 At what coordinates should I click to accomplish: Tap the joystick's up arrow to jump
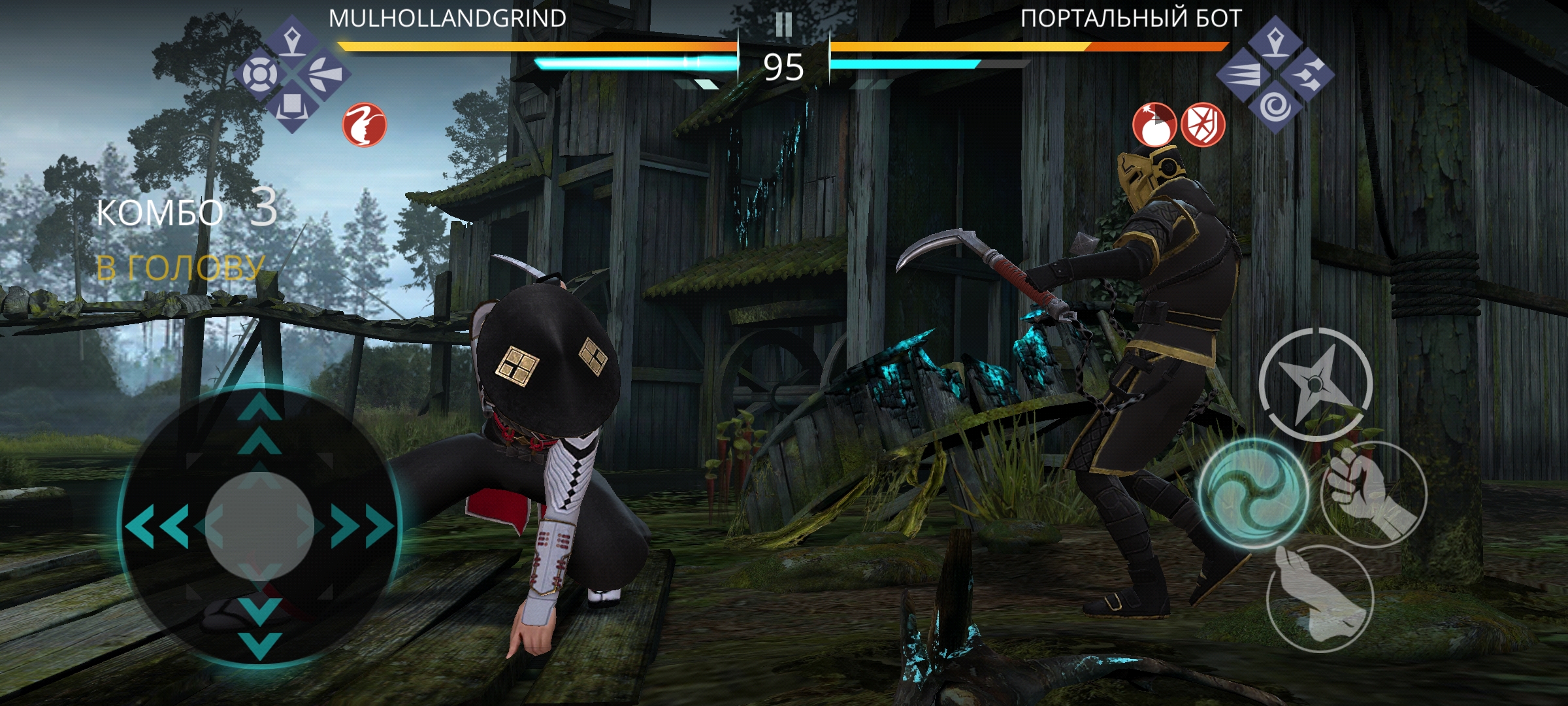260,422
